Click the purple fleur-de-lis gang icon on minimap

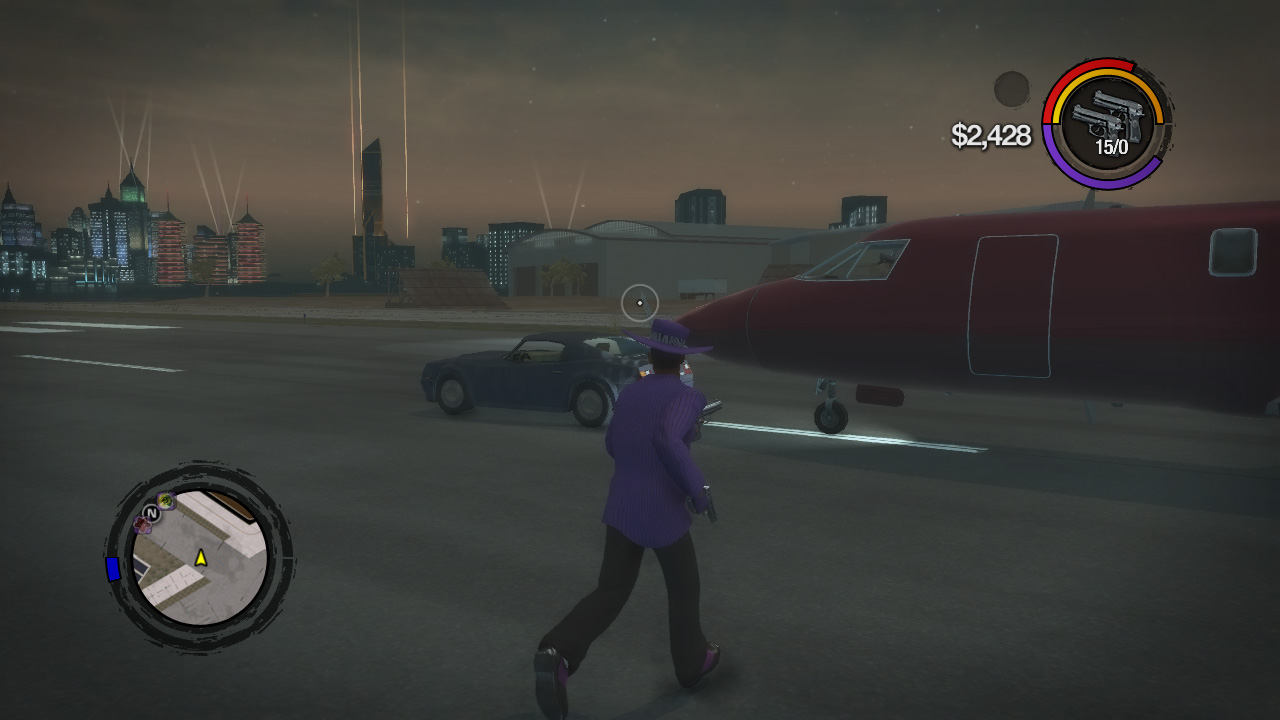click(x=143, y=523)
